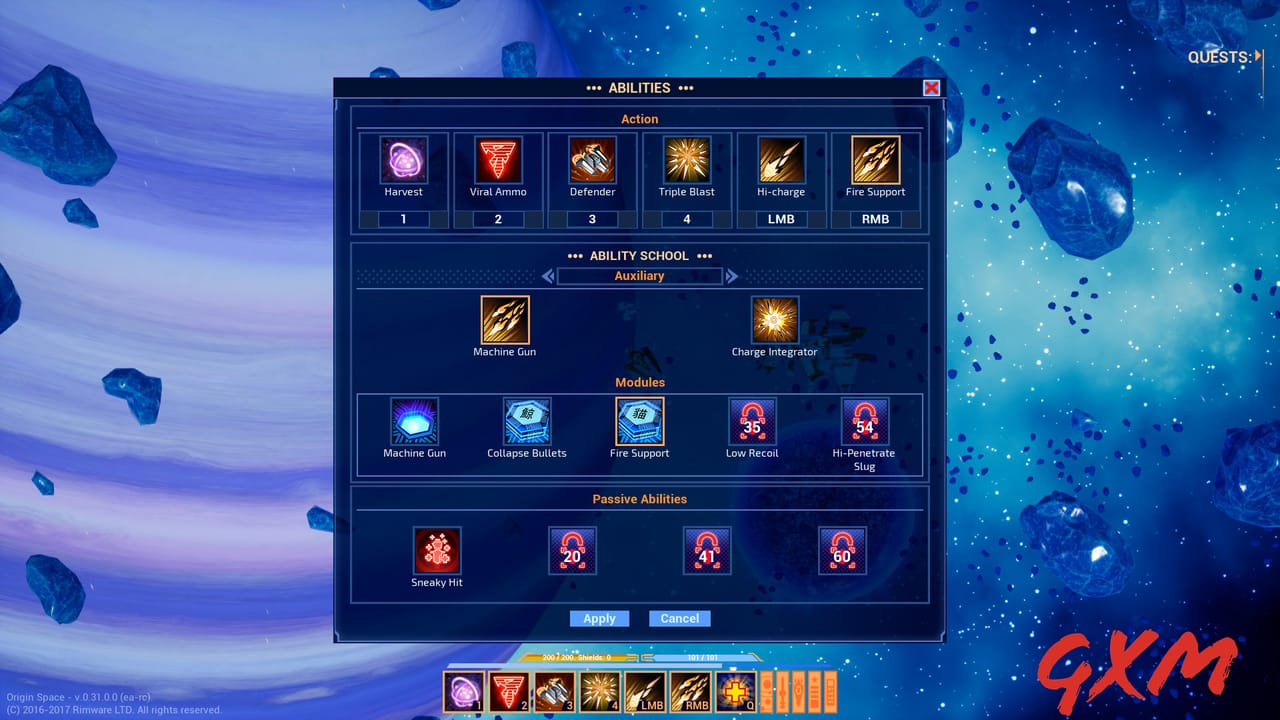The height and width of the screenshot is (720, 1280).
Task: Toggle the Low Recoil locked module slot
Action: [x=751, y=423]
